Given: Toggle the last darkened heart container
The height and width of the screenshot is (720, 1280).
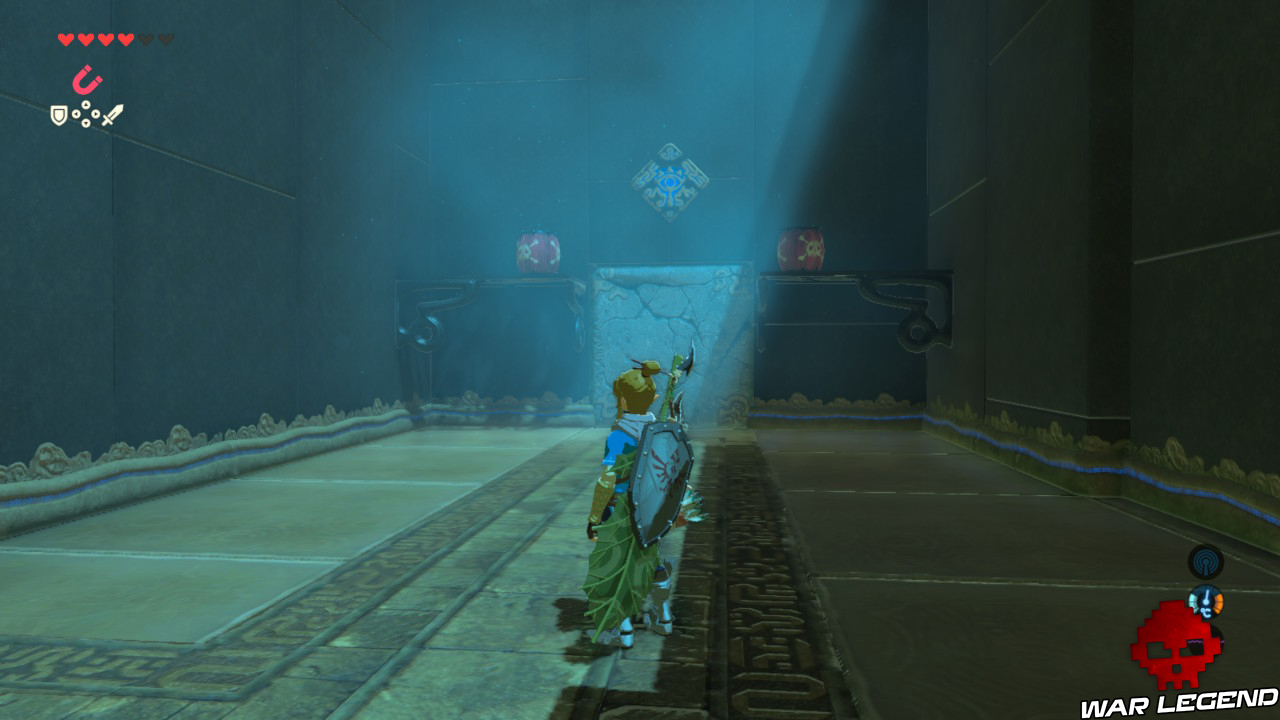Looking at the screenshot, I should click(166, 37).
